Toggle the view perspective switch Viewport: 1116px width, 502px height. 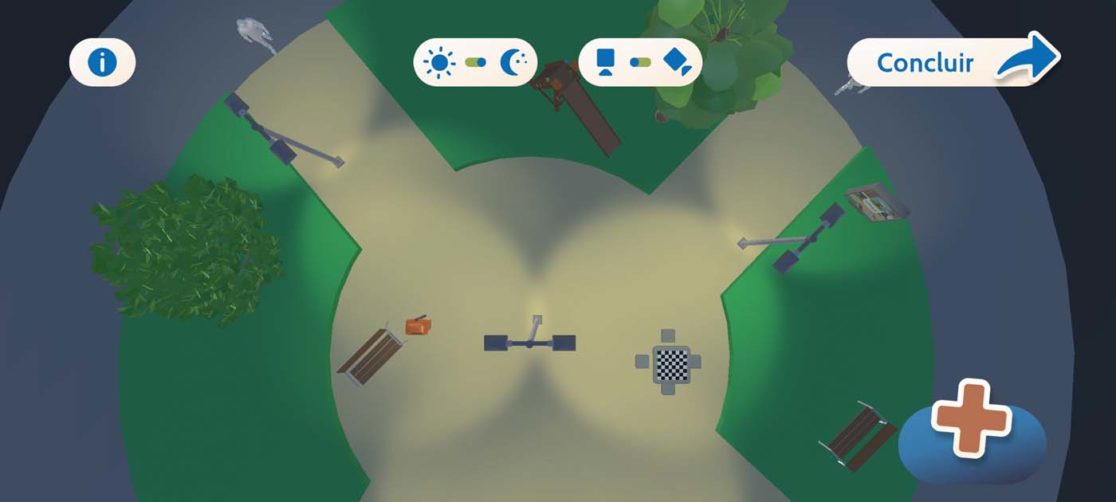coord(640,62)
